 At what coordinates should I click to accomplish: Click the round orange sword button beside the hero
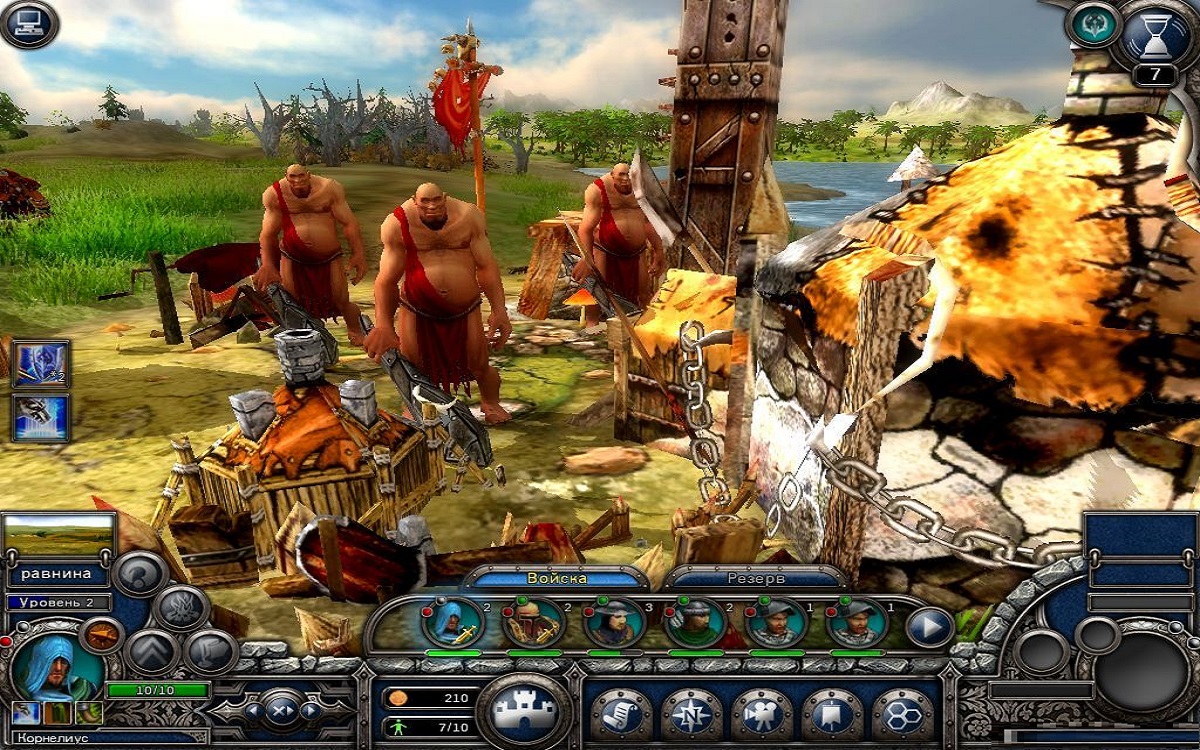(100, 635)
